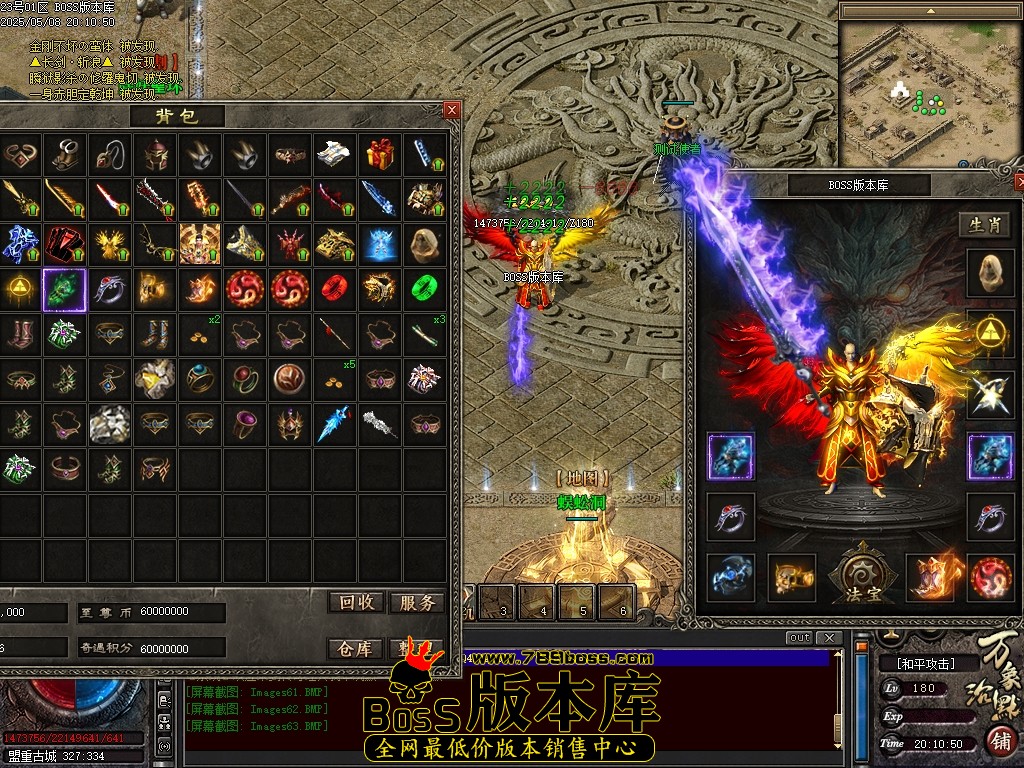Close the 背包 inventory window
Viewport: 1024px width, 768px height.
click(x=452, y=110)
